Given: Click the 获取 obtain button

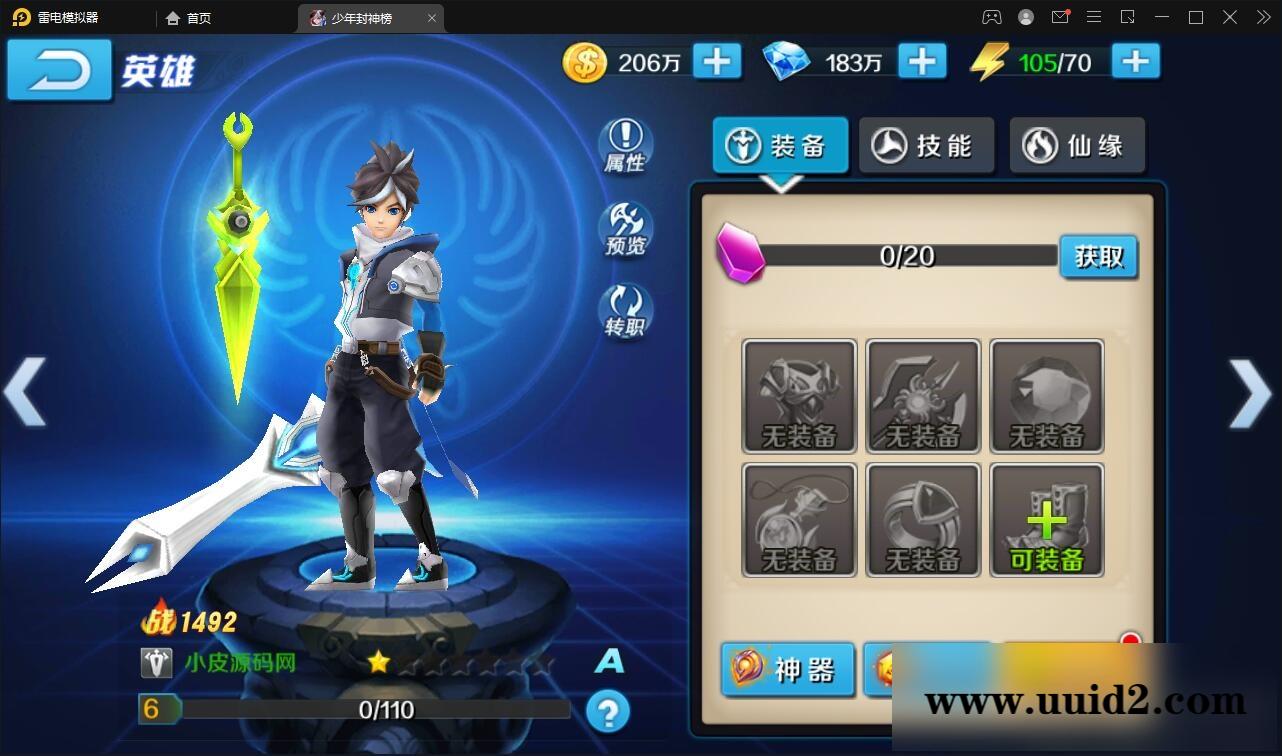Looking at the screenshot, I should [1098, 257].
